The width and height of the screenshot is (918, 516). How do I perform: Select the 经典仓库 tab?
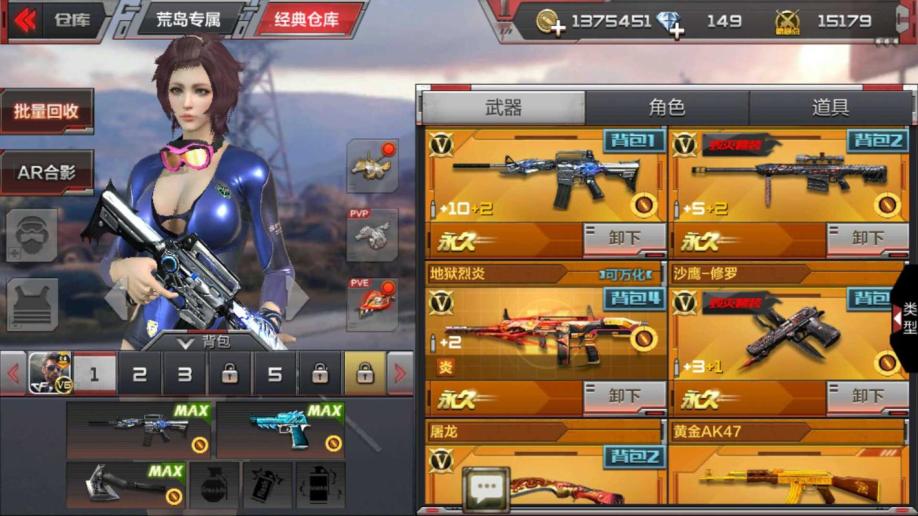[x=305, y=20]
